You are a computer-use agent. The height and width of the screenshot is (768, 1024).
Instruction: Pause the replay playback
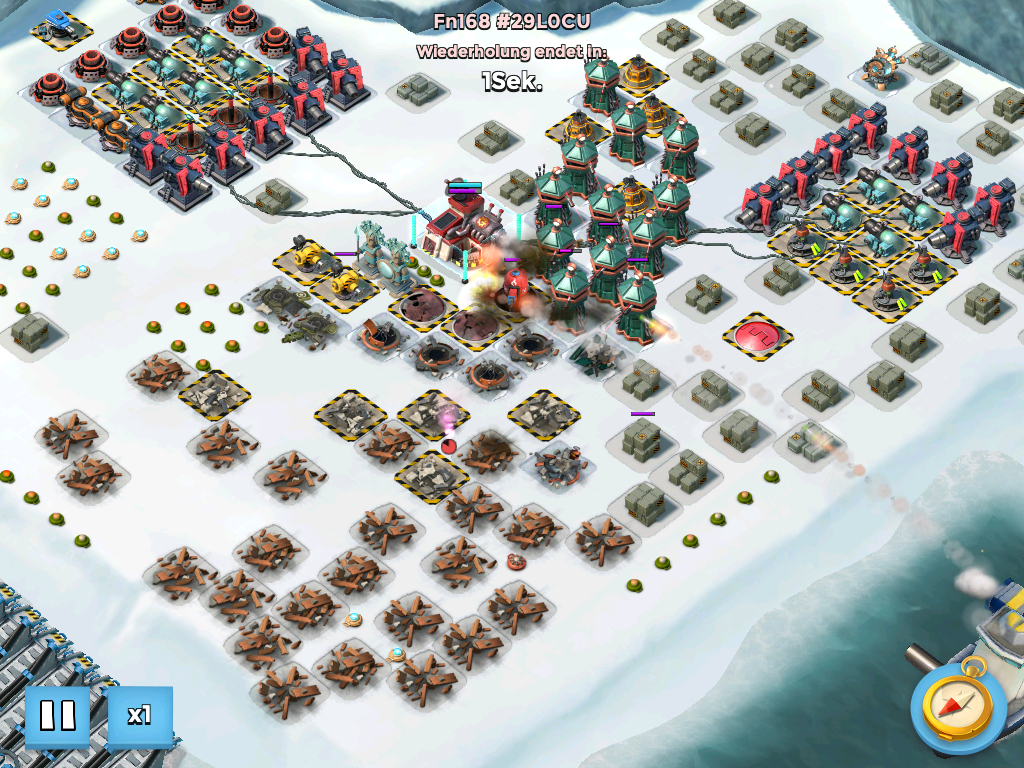click(x=57, y=716)
